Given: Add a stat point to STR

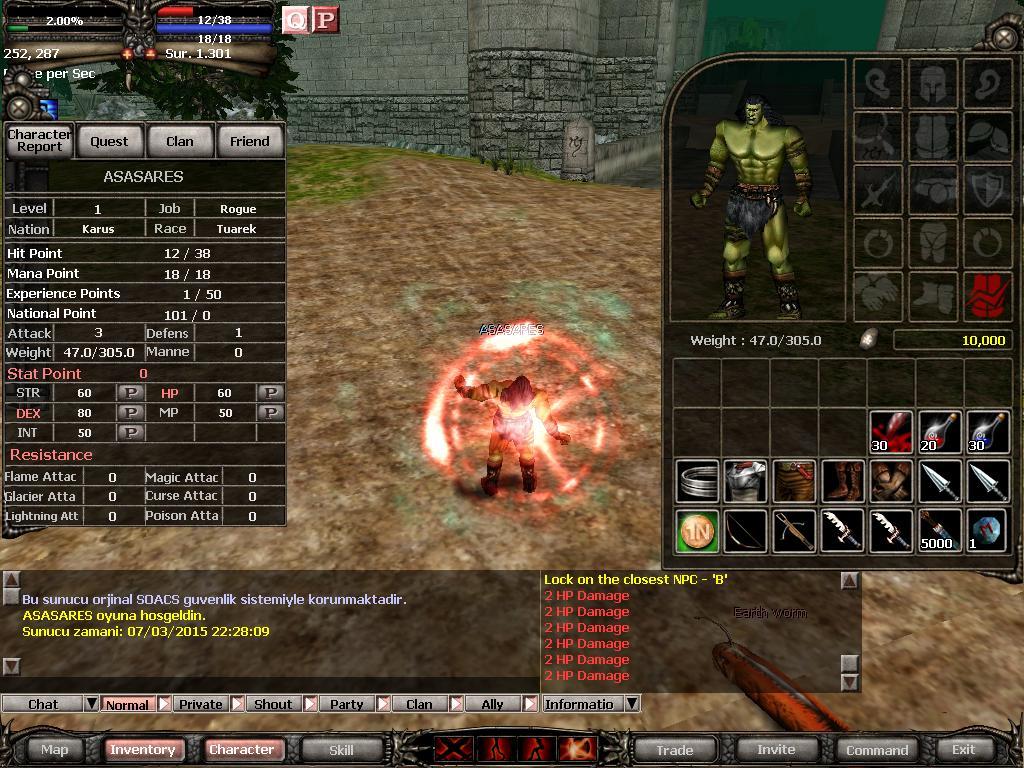Looking at the screenshot, I should 130,393.
